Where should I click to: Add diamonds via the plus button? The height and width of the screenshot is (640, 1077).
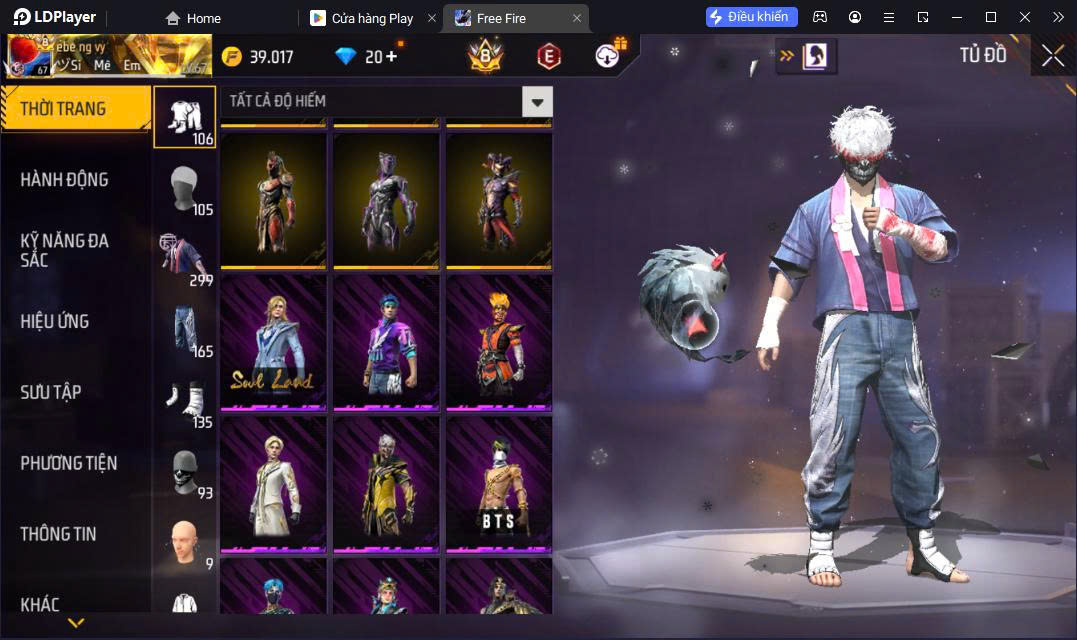pos(390,56)
